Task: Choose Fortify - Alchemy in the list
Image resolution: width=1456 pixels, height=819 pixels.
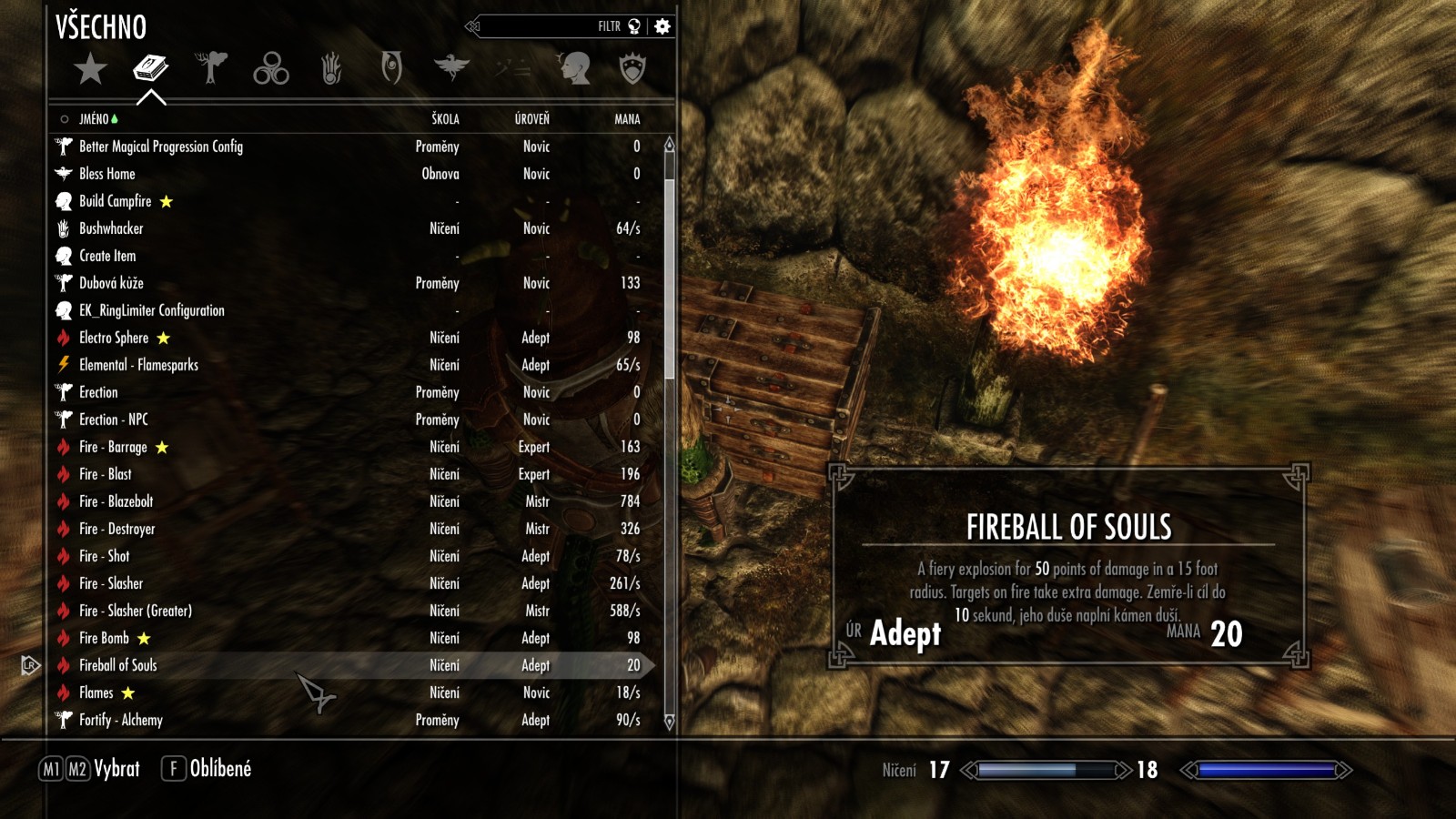Action: coord(121,720)
